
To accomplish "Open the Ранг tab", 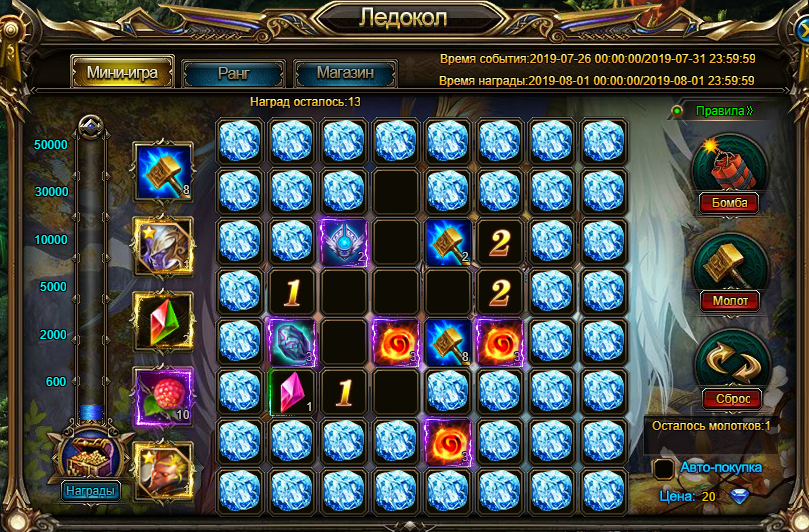I will pyautogui.click(x=233, y=73).
